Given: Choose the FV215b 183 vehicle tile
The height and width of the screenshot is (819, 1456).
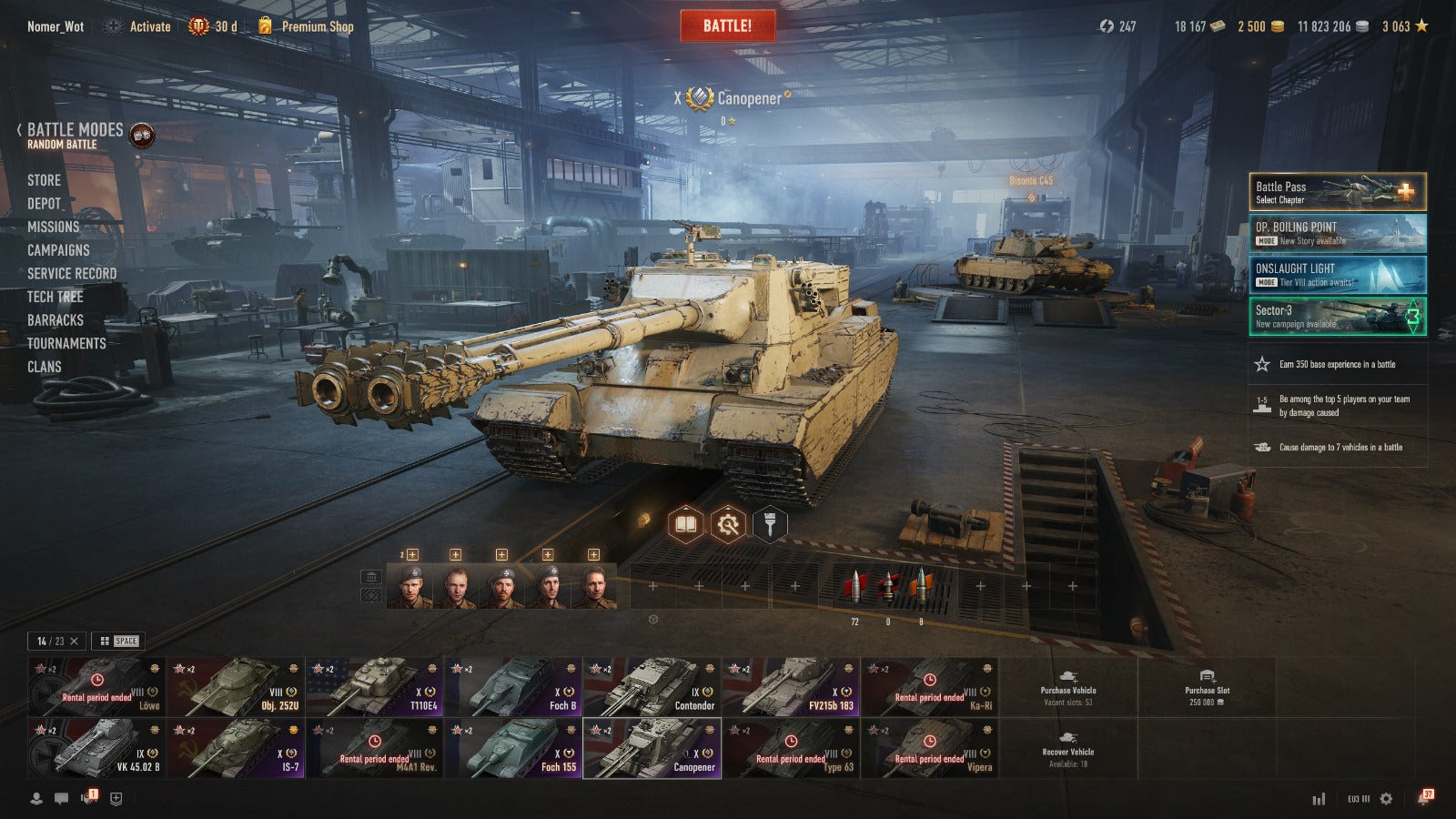Looking at the screenshot, I should (x=790, y=687).
